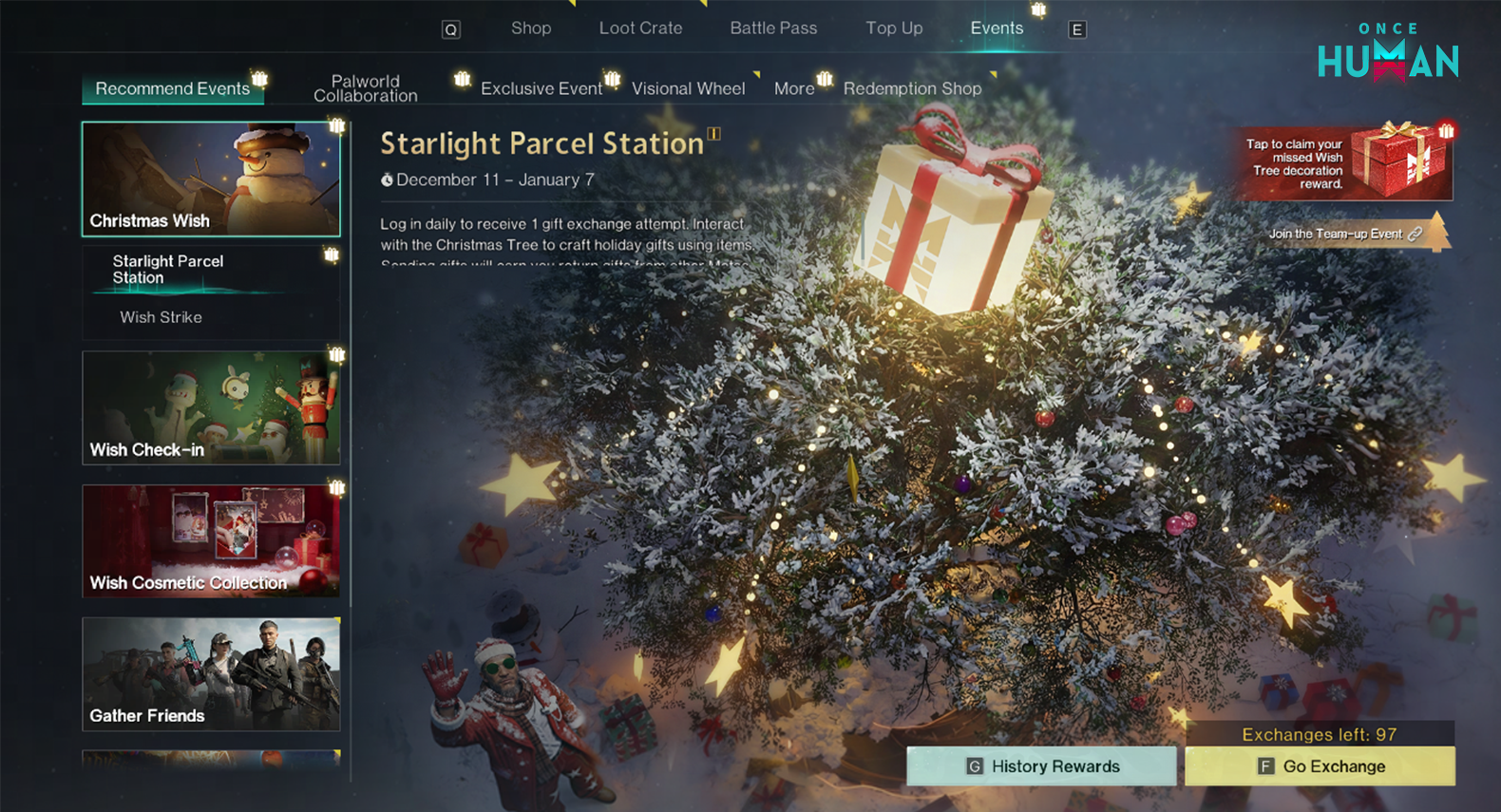Click the More events category
This screenshot has width=1501, height=812.
794,88
